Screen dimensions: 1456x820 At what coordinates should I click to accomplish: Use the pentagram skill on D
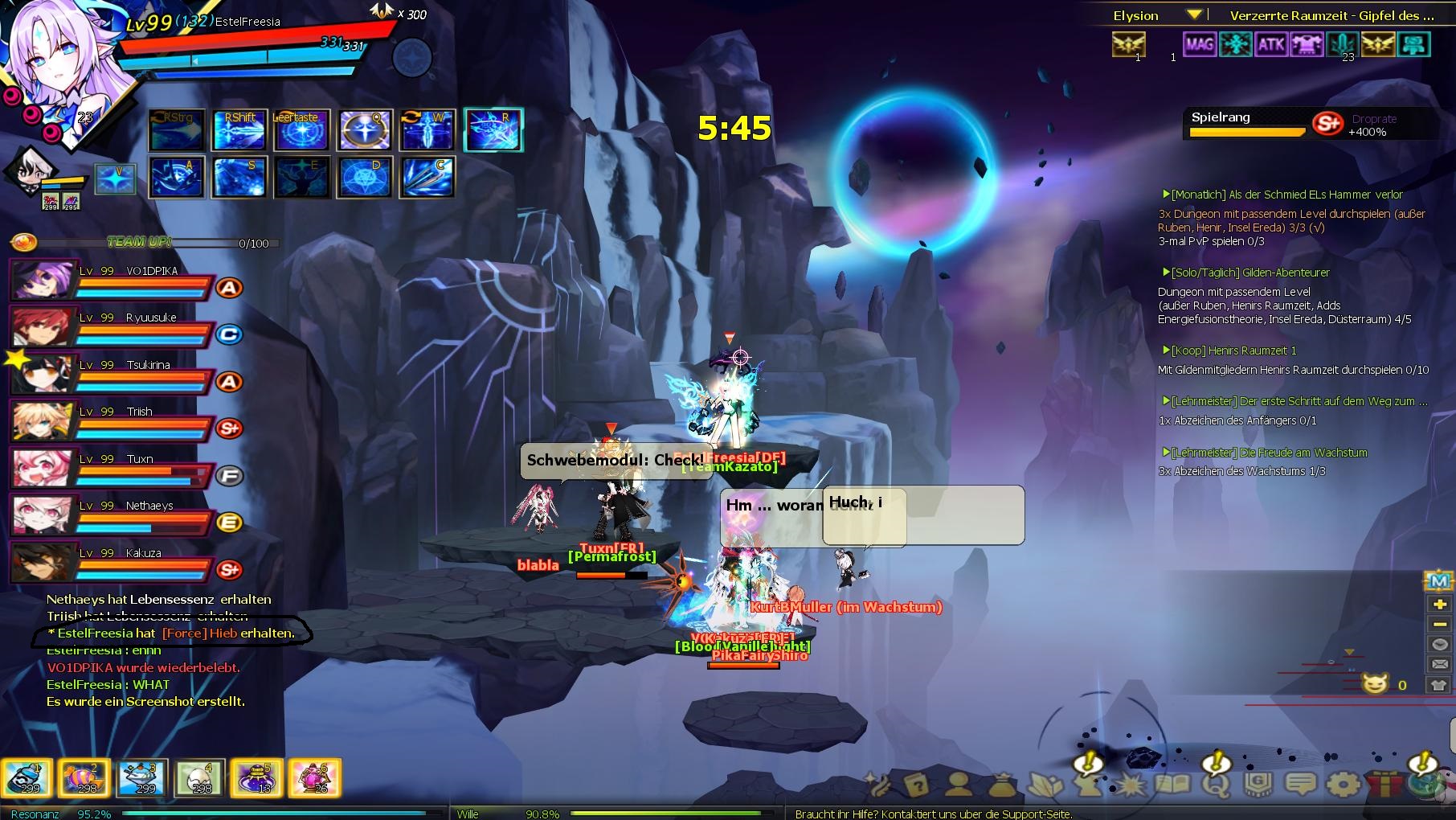tap(366, 177)
